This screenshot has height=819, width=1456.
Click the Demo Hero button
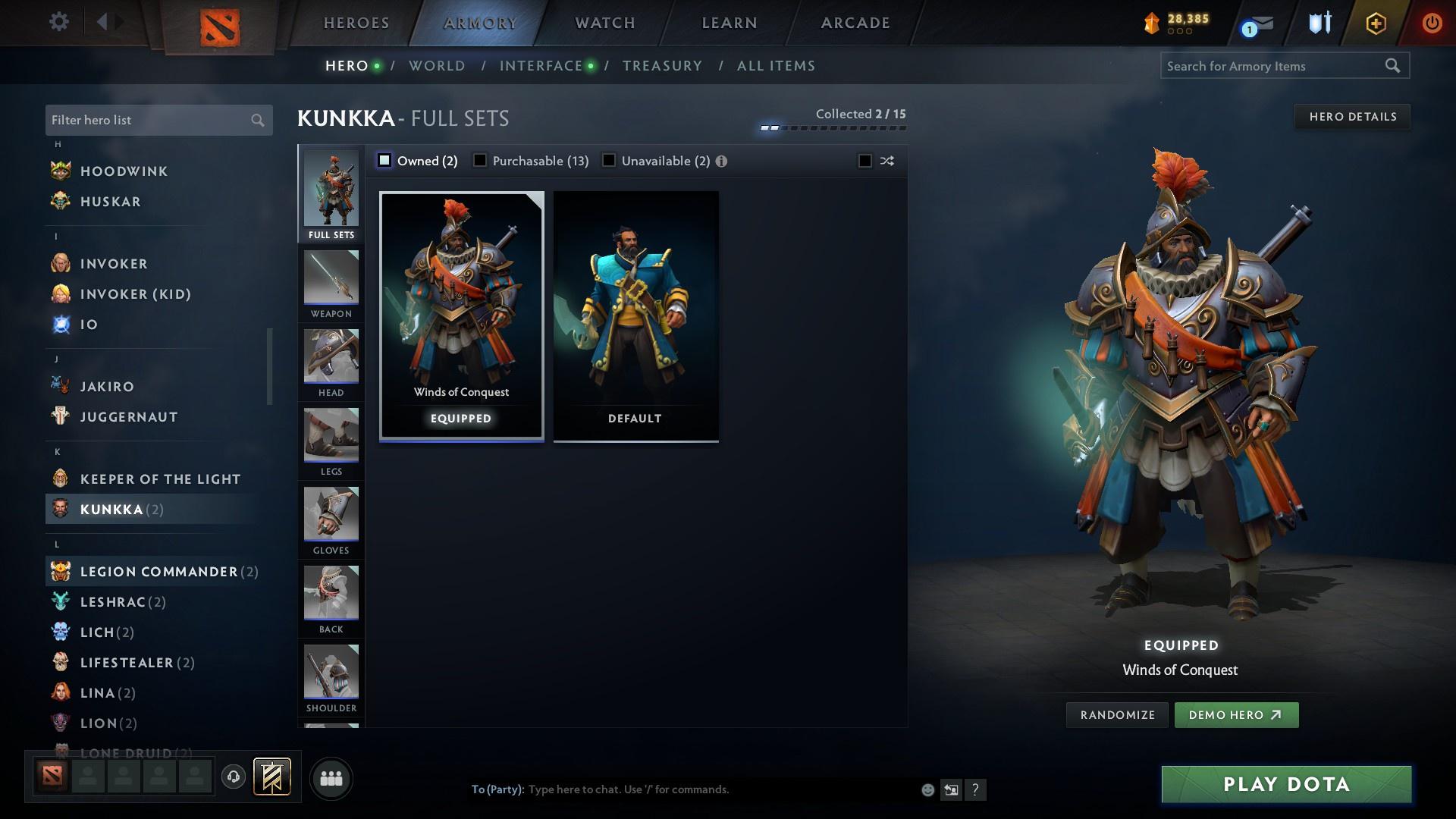click(x=1236, y=714)
